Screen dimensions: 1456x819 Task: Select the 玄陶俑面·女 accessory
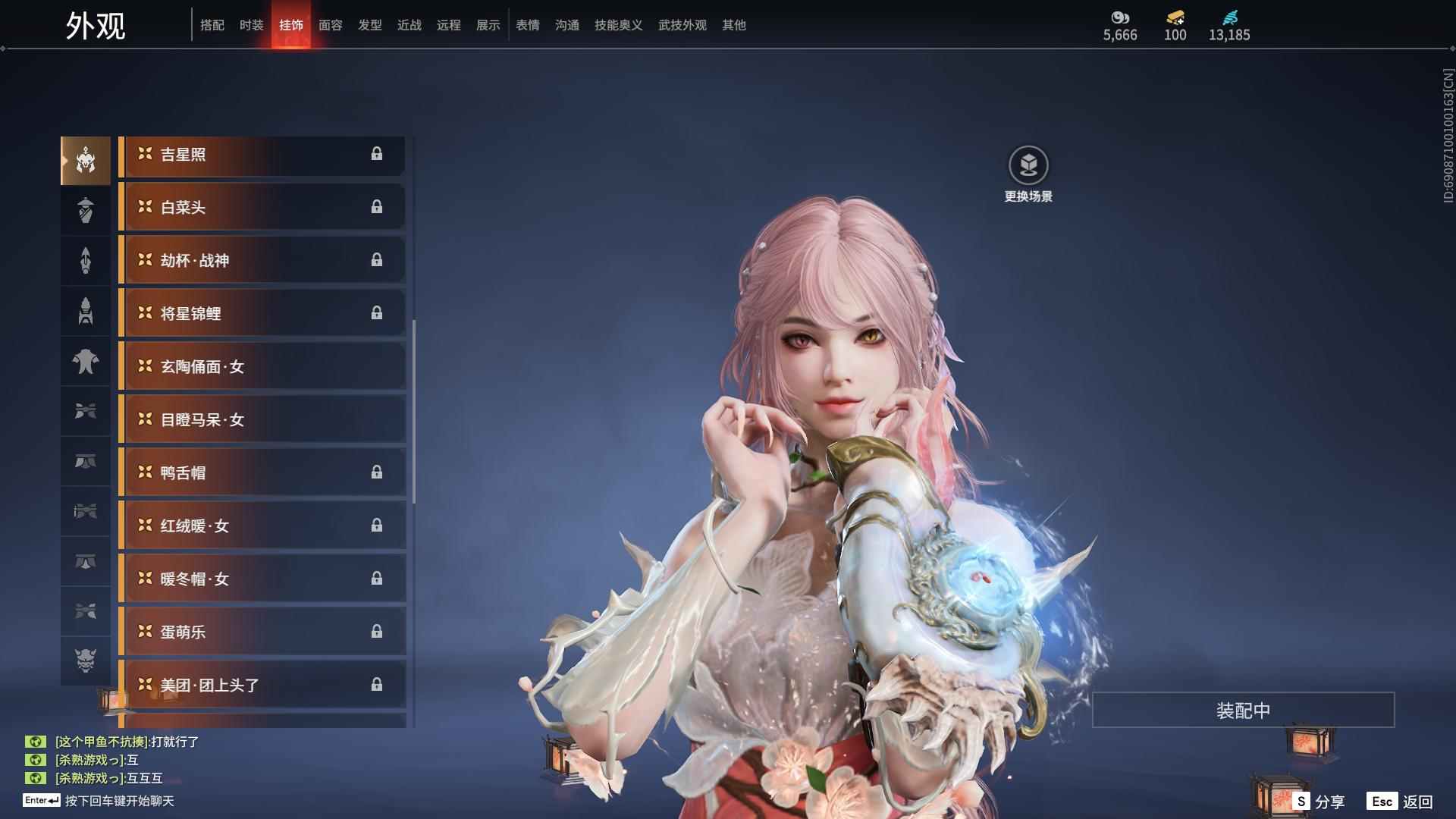[x=262, y=367]
